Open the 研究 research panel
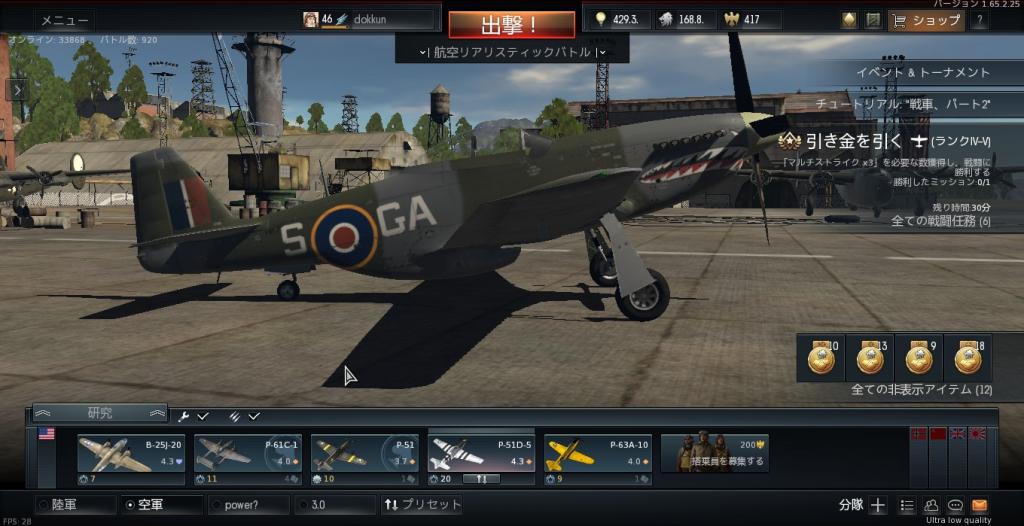1024x526 pixels. [x=100, y=413]
